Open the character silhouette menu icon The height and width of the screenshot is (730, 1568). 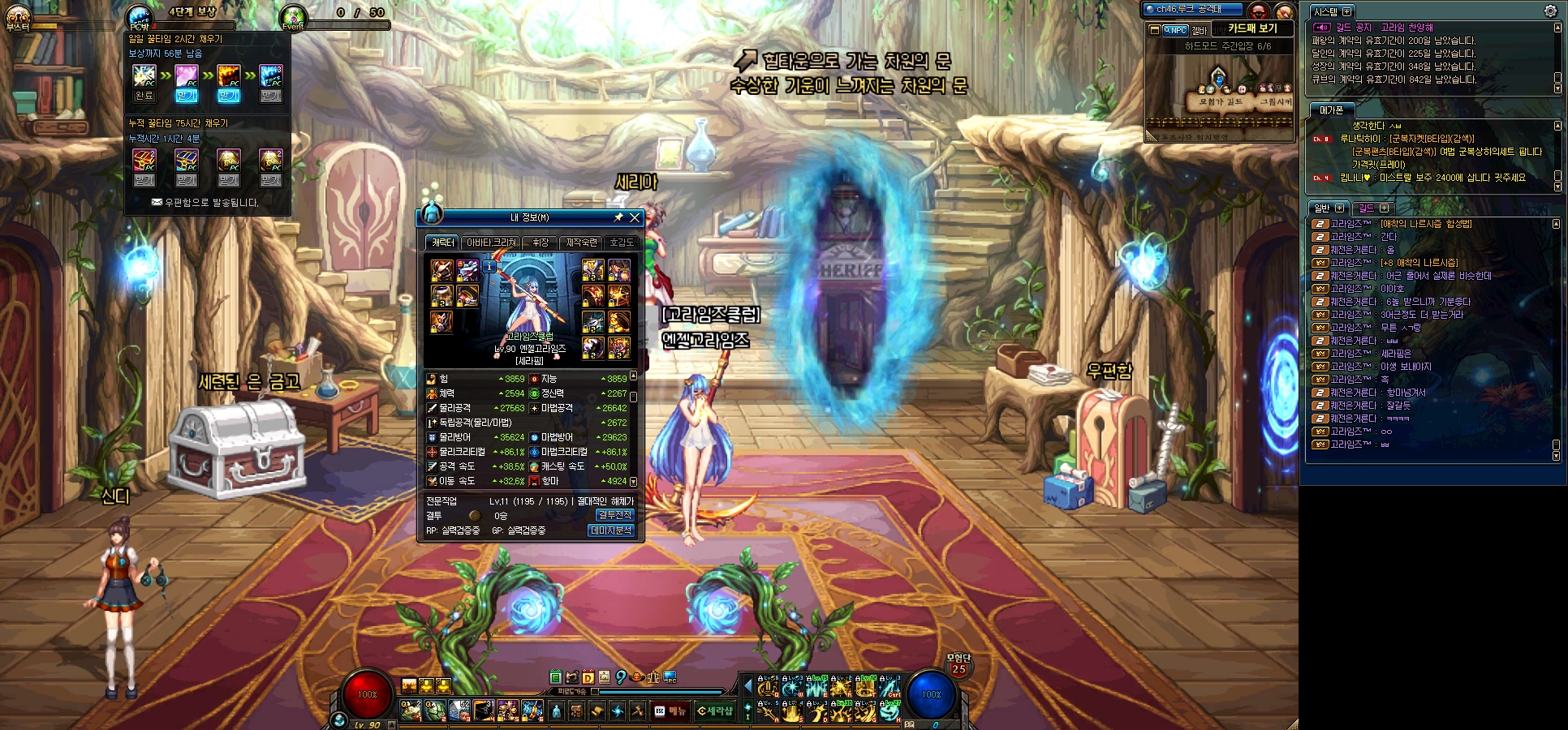point(556,711)
